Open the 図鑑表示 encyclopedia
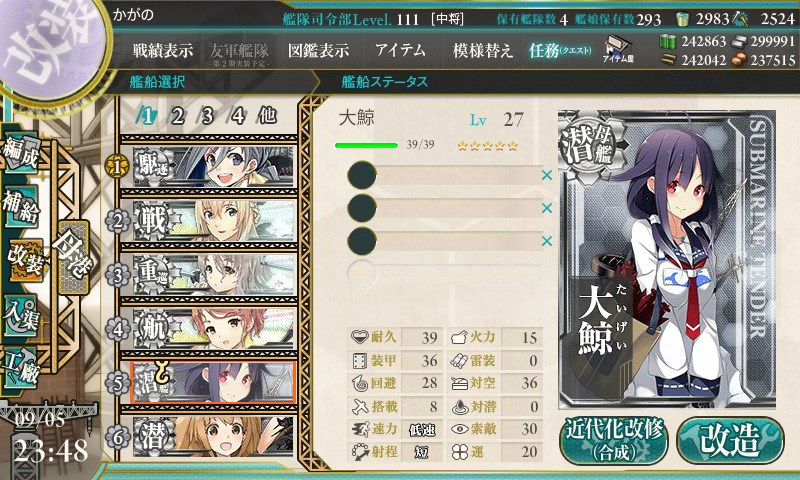 (318, 50)
